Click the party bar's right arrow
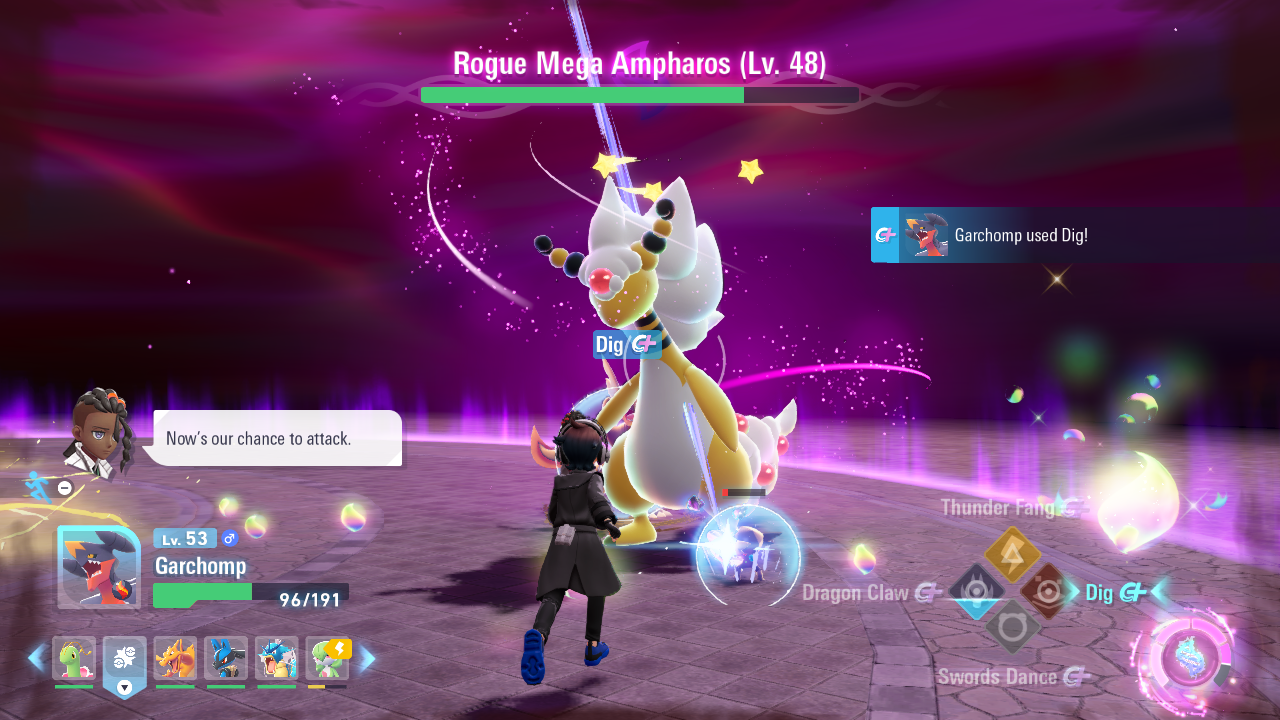This screenshot has width=1280, height=720. (367, 658)
